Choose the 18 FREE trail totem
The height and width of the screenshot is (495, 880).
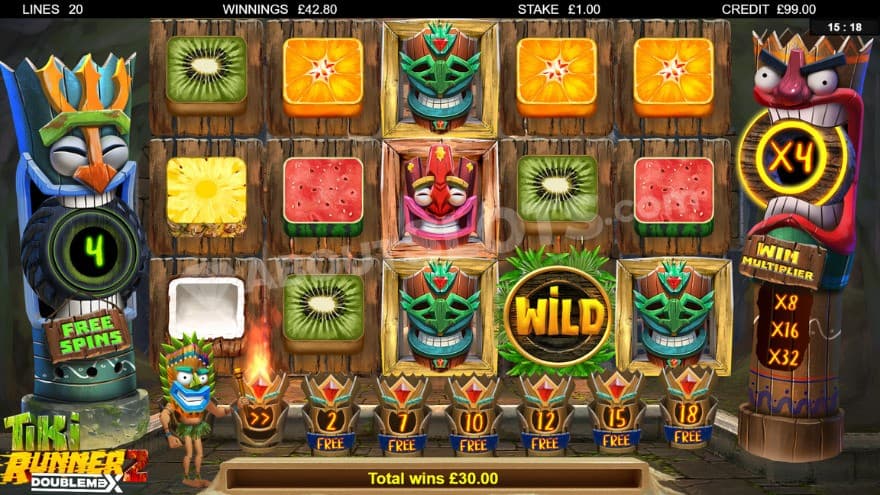tap(688, 412)
